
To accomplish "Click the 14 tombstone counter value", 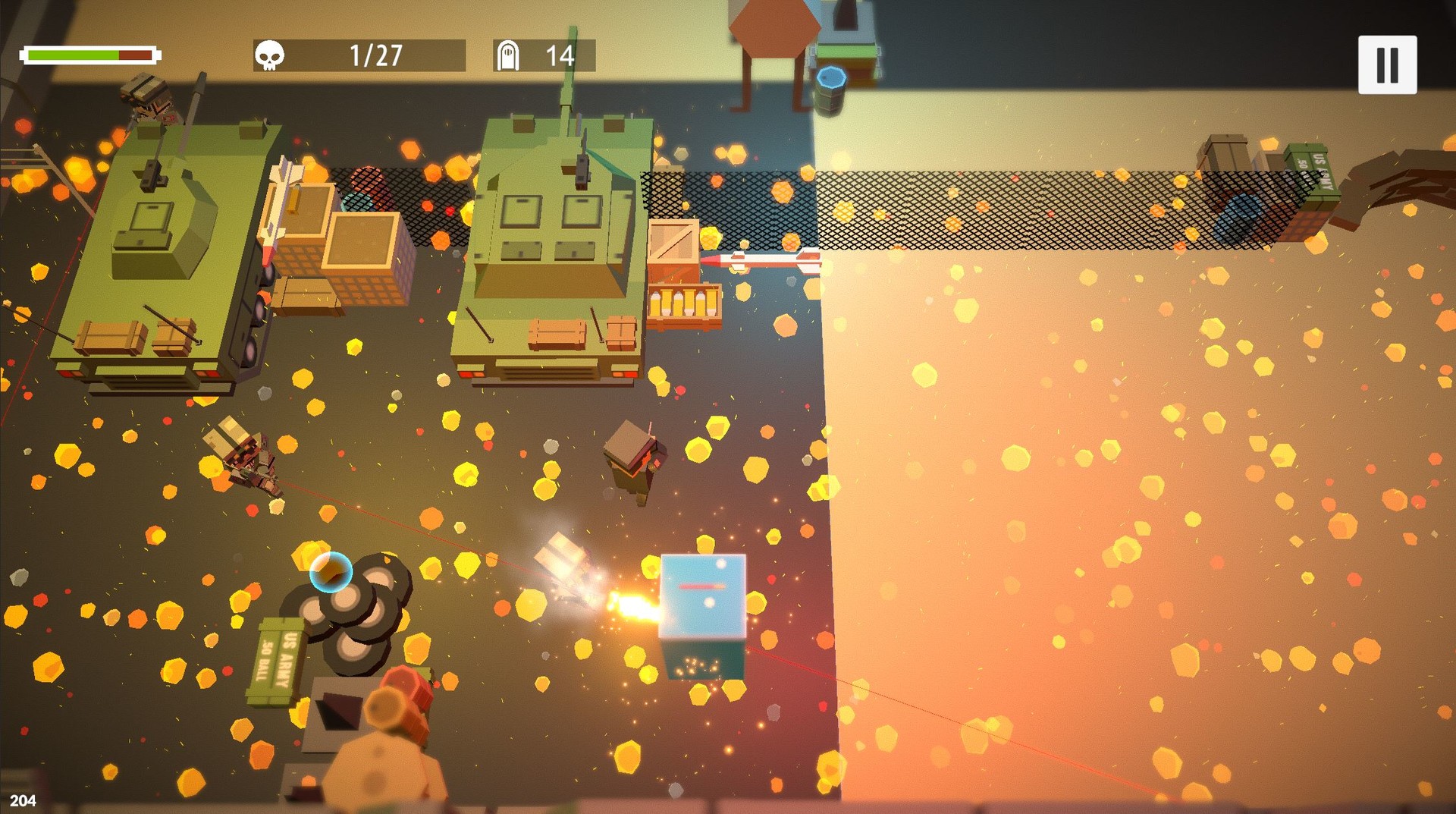I will pyautogui.click(x=559, y=55).
